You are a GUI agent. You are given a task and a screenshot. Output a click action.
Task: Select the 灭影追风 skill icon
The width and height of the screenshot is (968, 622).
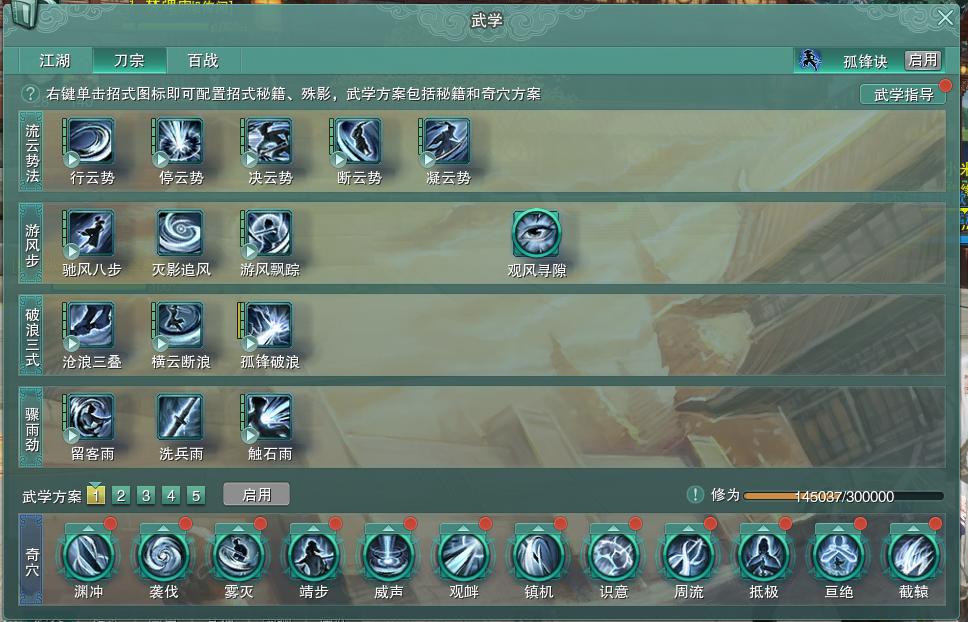coord(181,234)
